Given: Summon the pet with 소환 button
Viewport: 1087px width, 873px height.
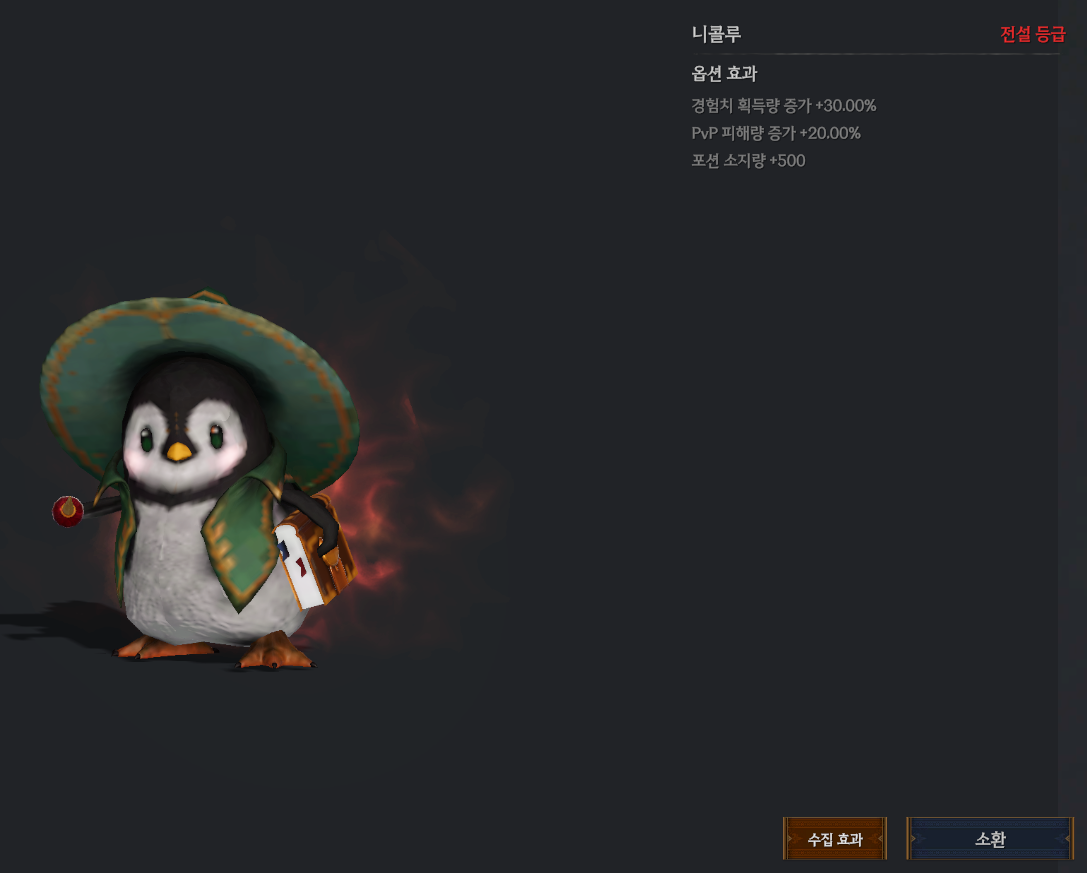Looking at the screenshot, I should tap(990, 839).
